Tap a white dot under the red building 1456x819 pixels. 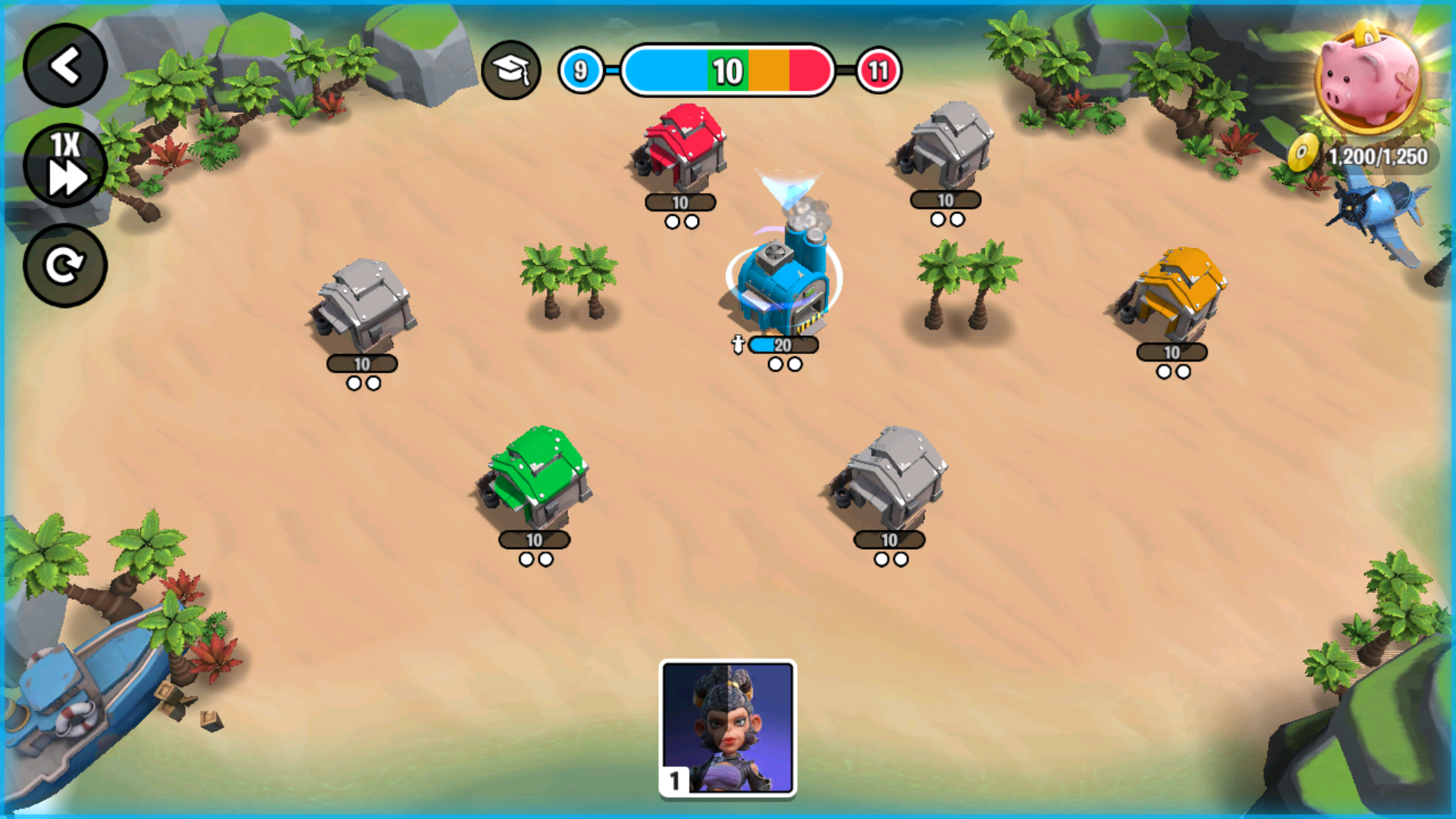pyautogui.click(x=672, y=220)
